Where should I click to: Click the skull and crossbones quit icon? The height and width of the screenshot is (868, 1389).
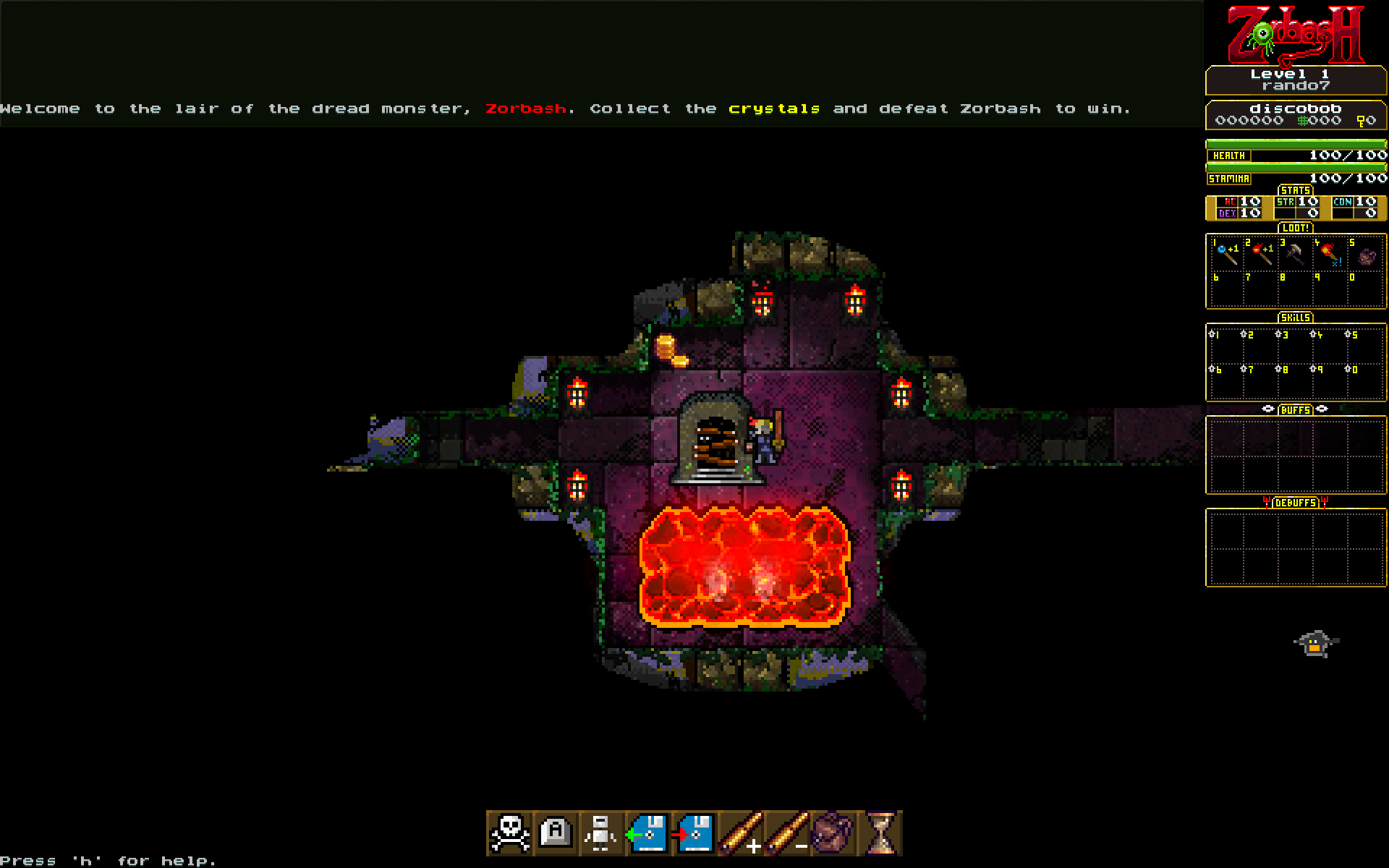510,833
